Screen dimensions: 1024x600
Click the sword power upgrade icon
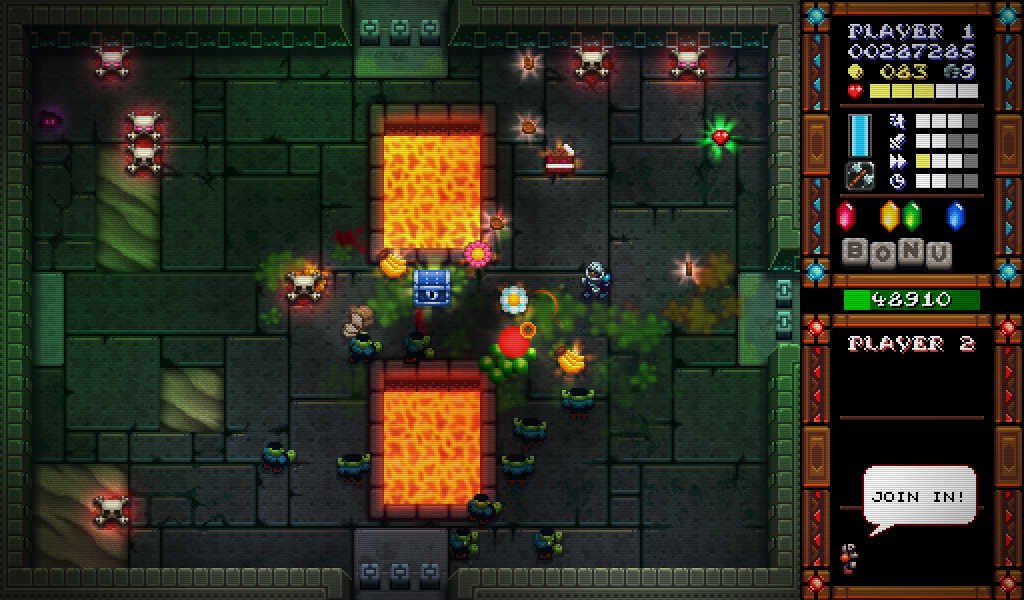tap(897, 140)
